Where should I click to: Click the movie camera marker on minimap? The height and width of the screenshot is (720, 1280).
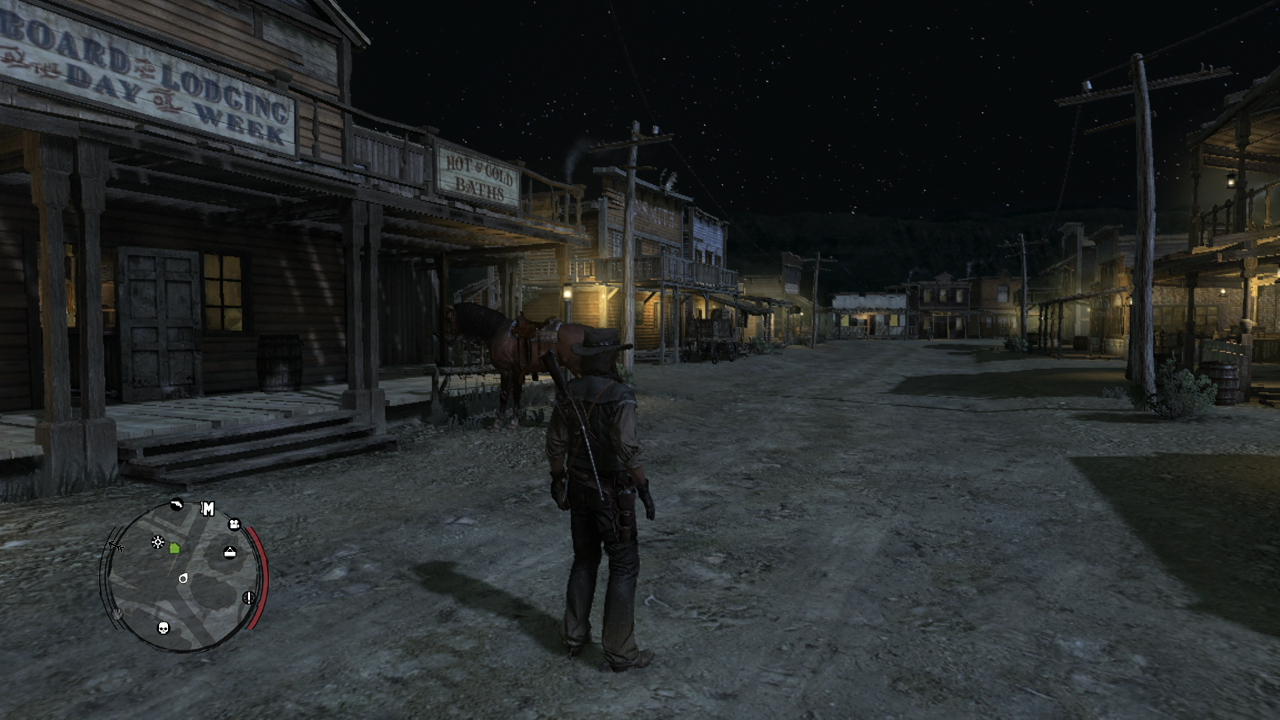coord(234,524)
